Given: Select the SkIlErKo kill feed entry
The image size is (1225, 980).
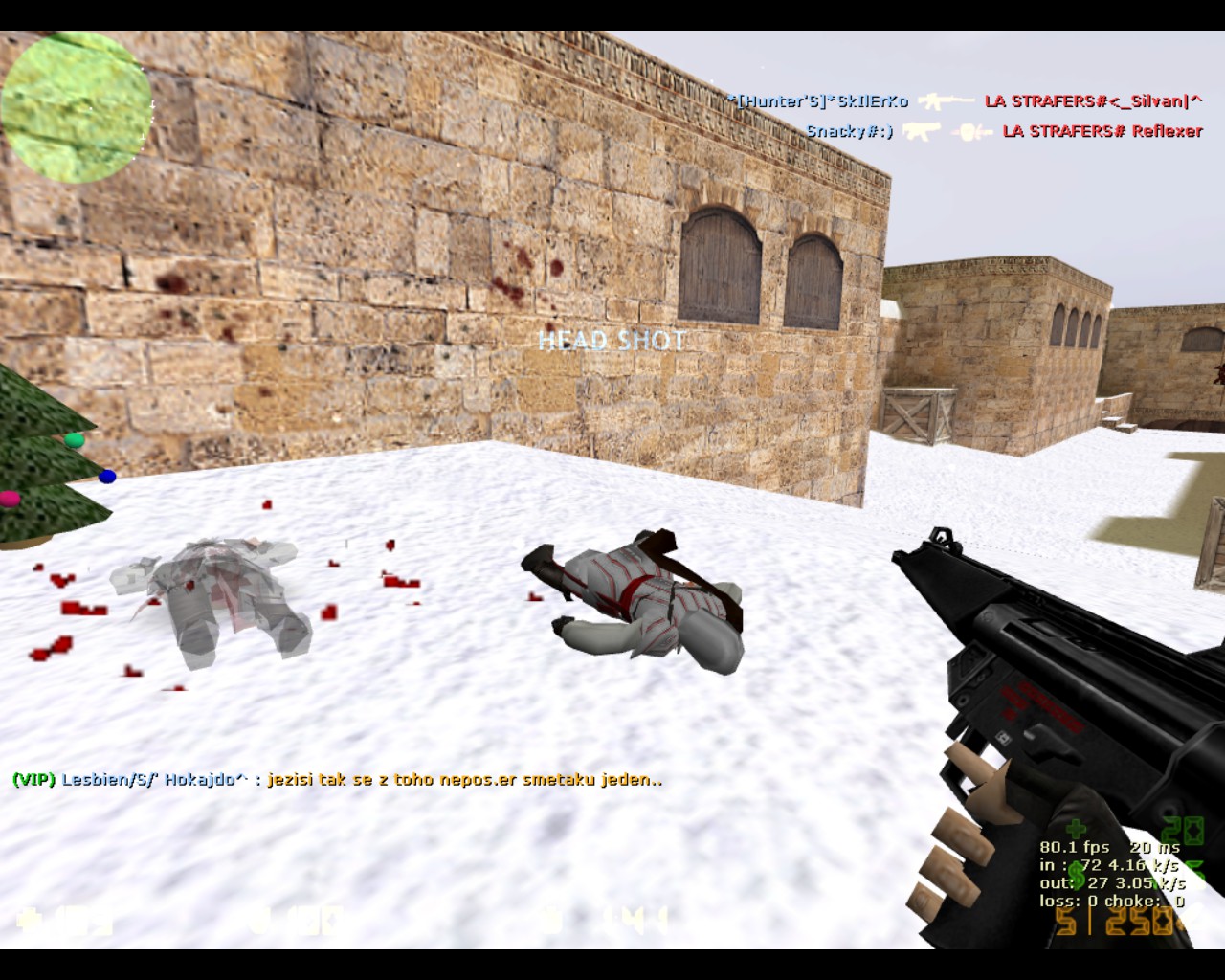Looking at the screenshot, I should 817,100.
